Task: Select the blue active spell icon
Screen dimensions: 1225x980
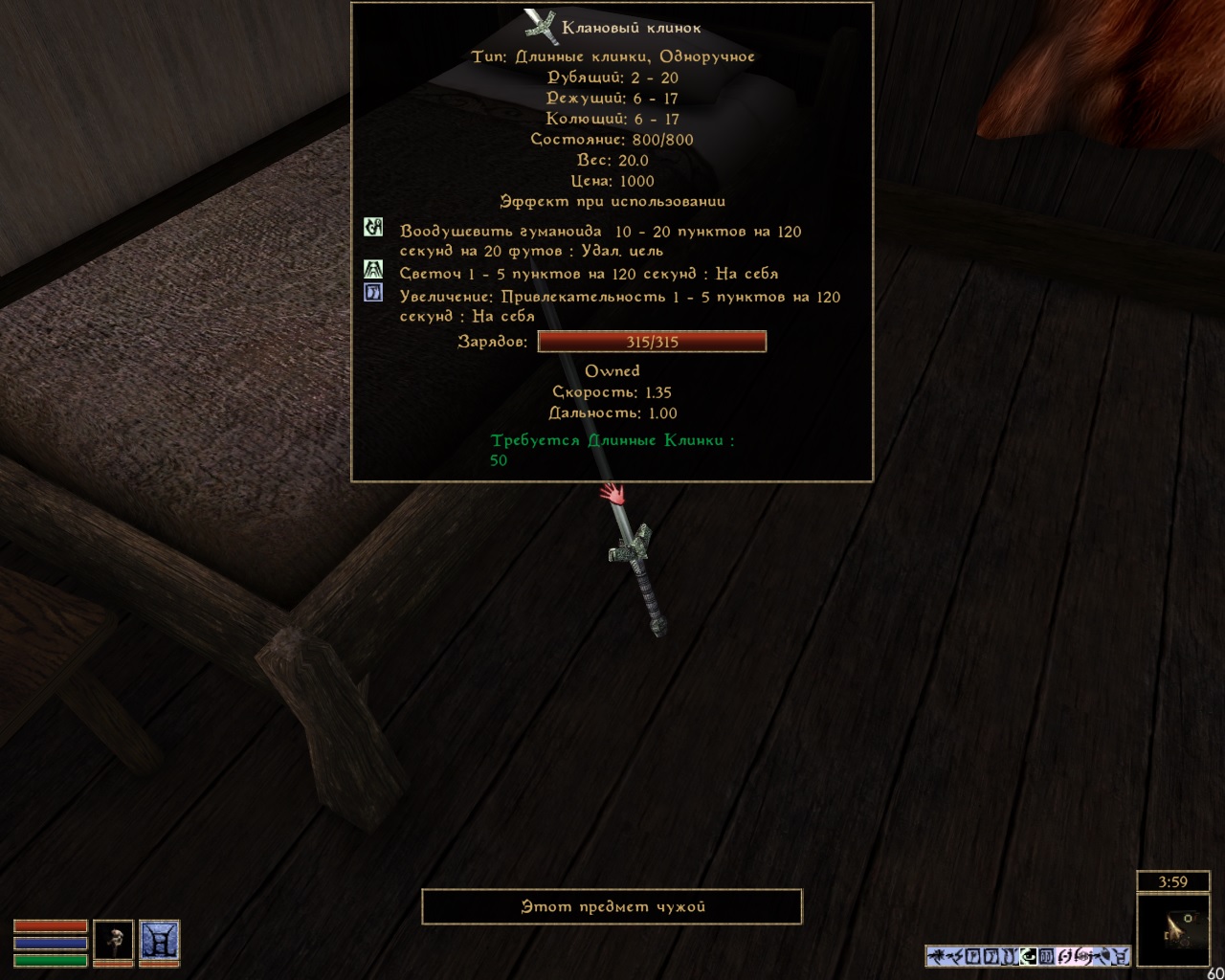Action: [x=159, y=941]
